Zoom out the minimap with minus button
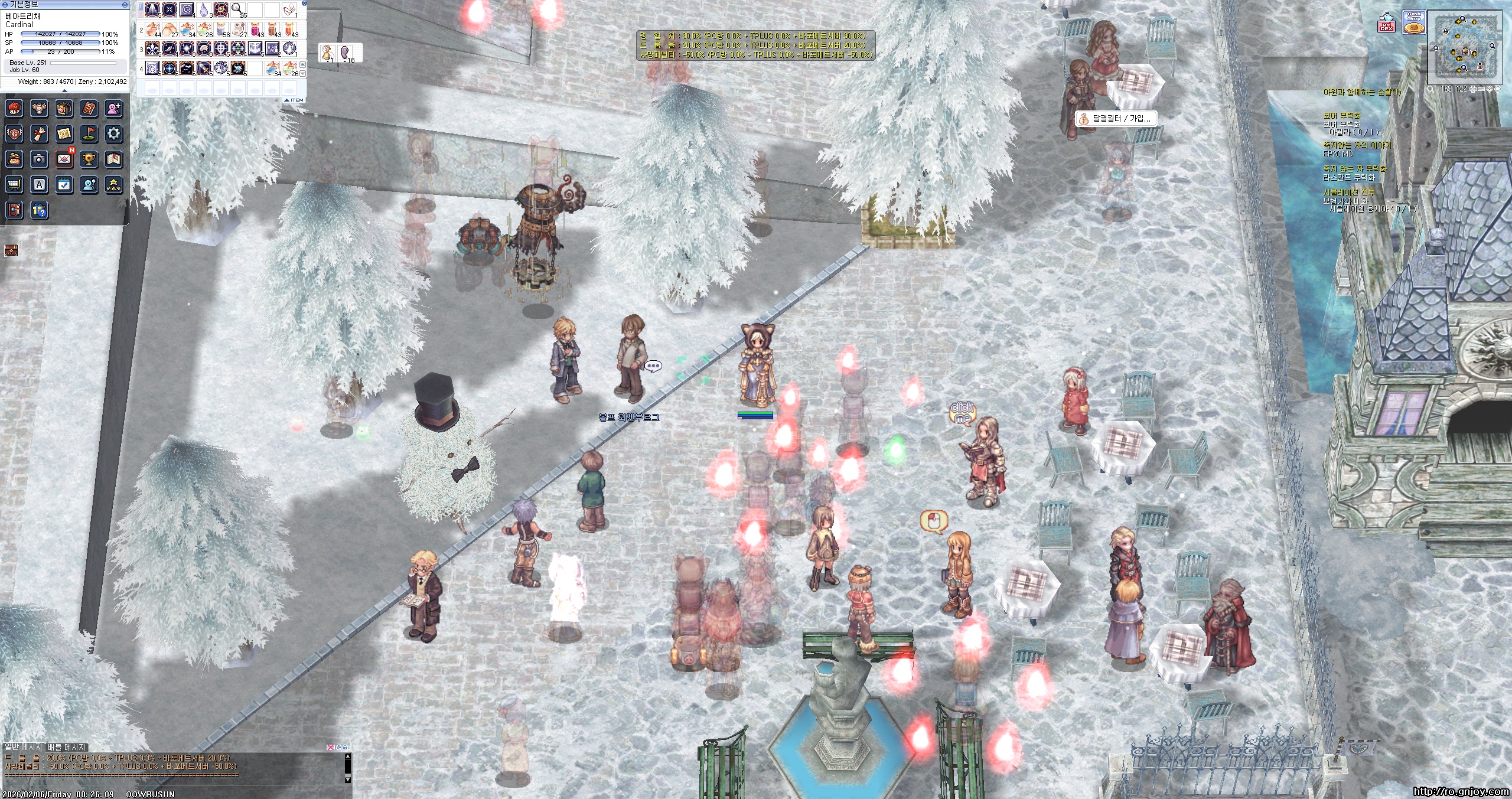 [1482, 89]
